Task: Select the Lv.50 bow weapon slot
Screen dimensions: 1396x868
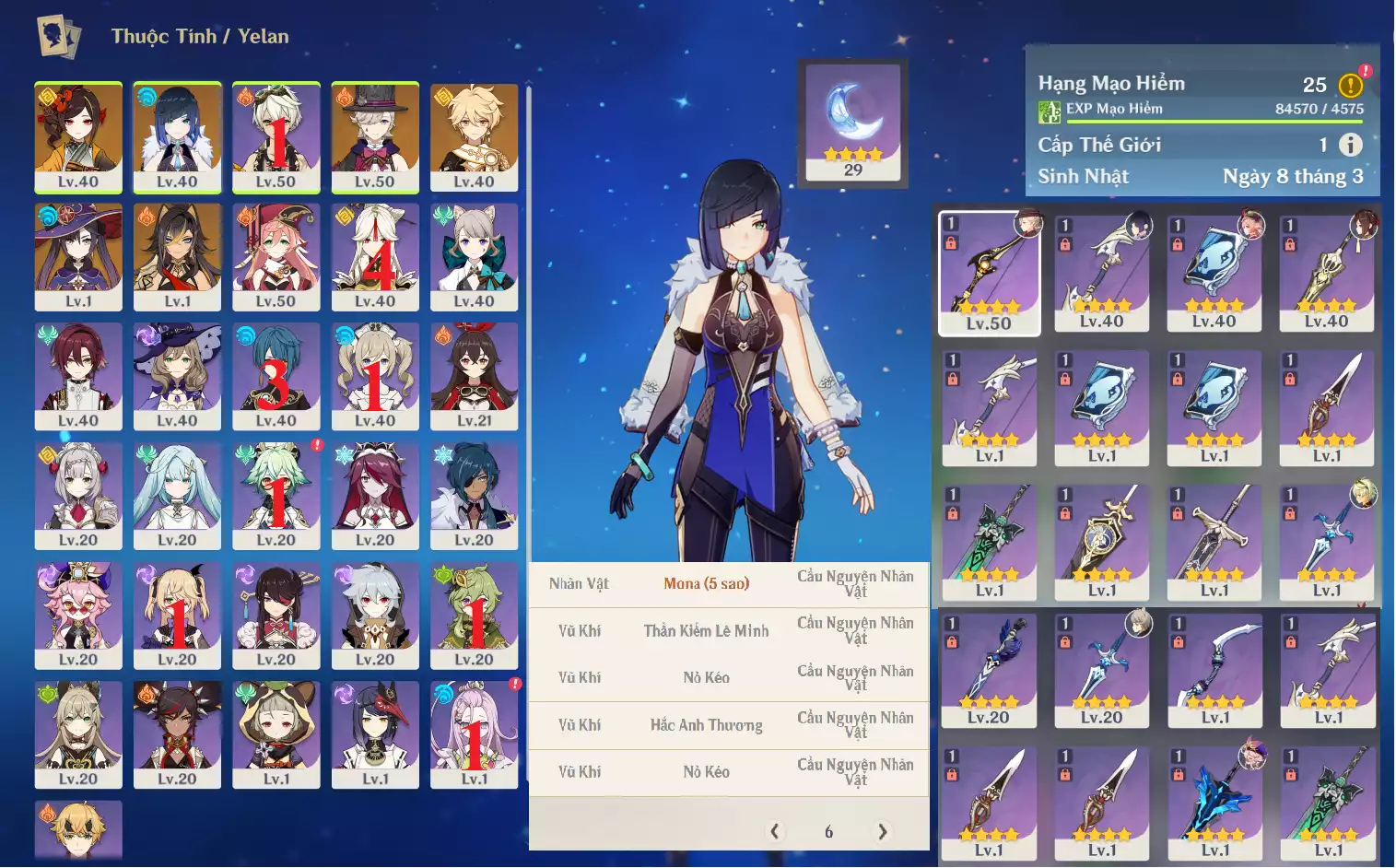Action: point(989,273)
